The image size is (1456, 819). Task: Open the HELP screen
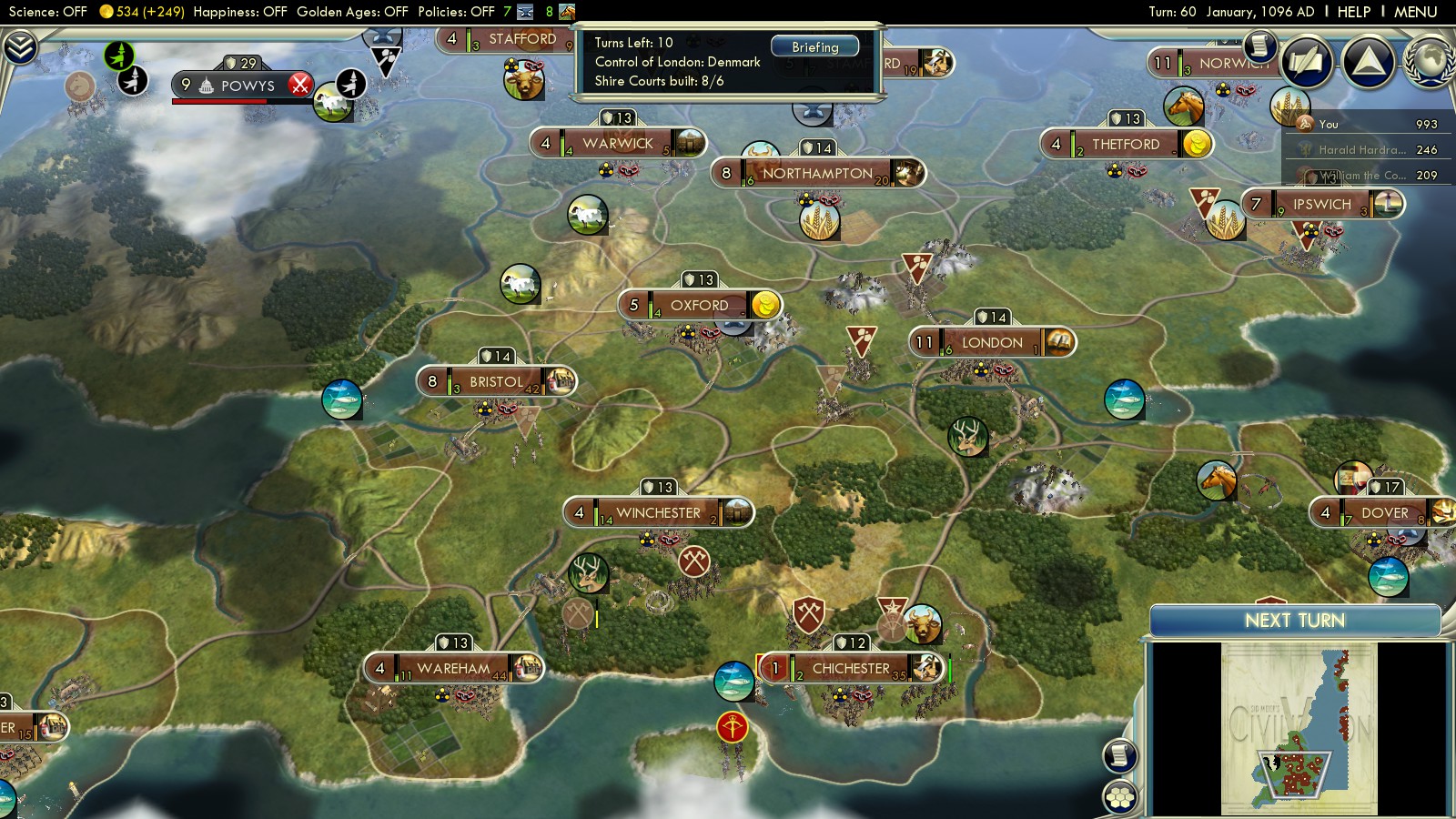coord(1353,12)
